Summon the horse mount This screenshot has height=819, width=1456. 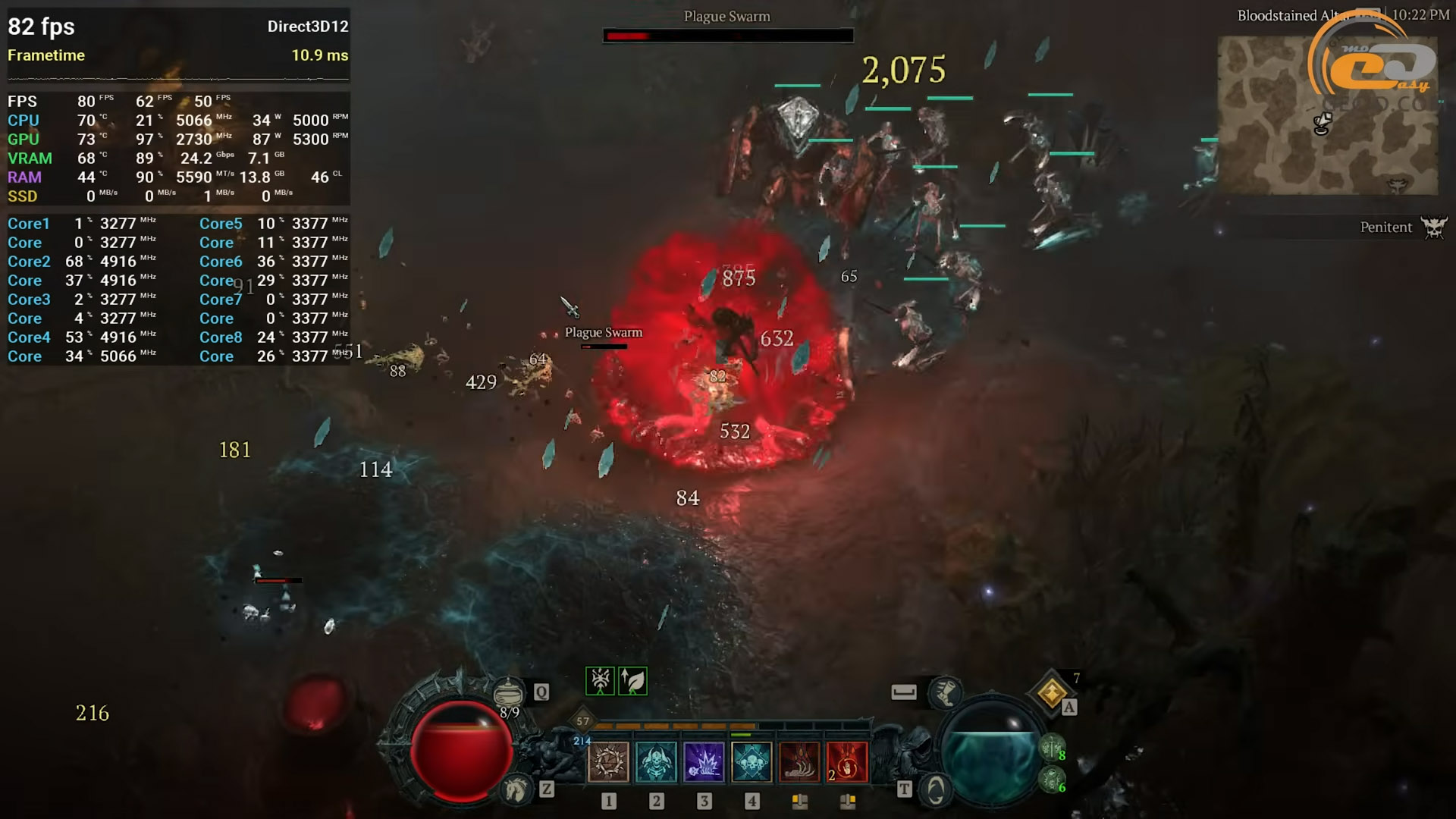517,790
